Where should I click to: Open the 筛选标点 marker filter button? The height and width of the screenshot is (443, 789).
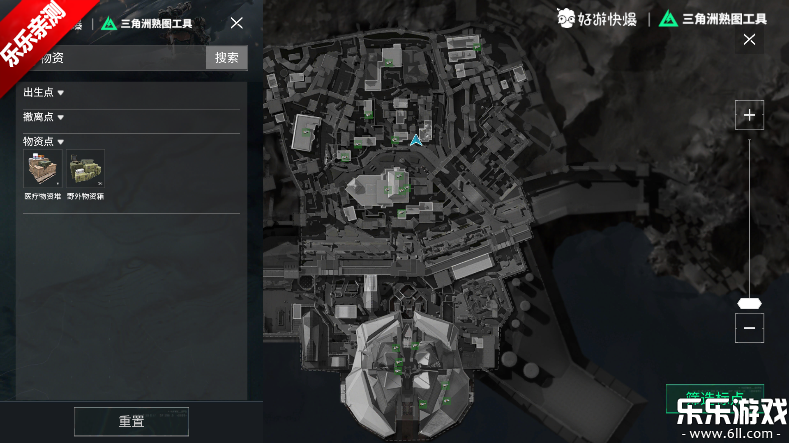pos(714,394)
